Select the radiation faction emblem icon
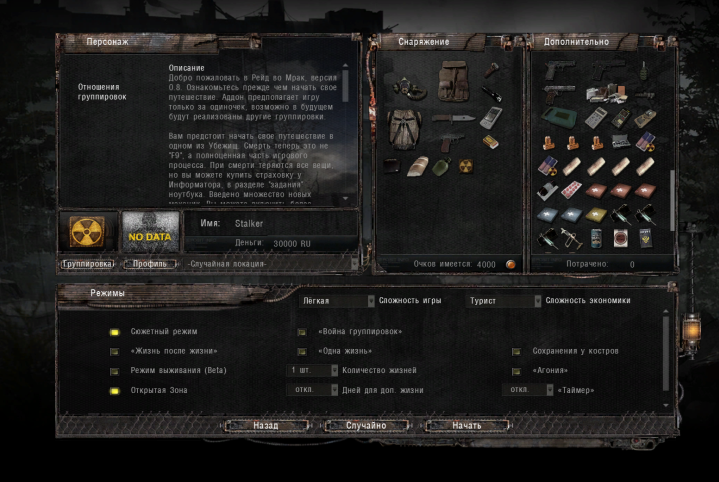 87,232
